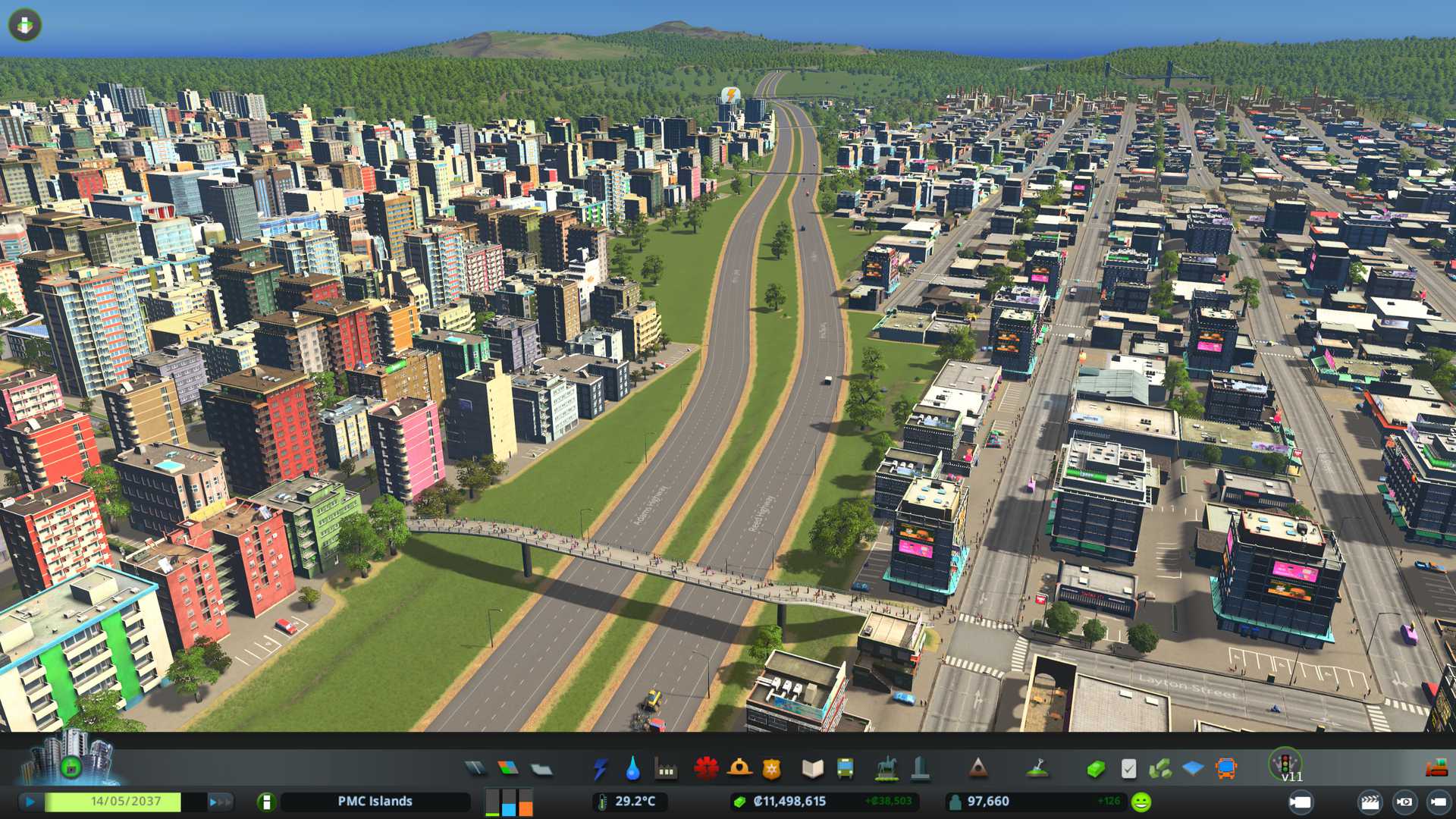Screen dimensions: 1456x819
Task: Open the traffic light mod button
Action: 1285,763
